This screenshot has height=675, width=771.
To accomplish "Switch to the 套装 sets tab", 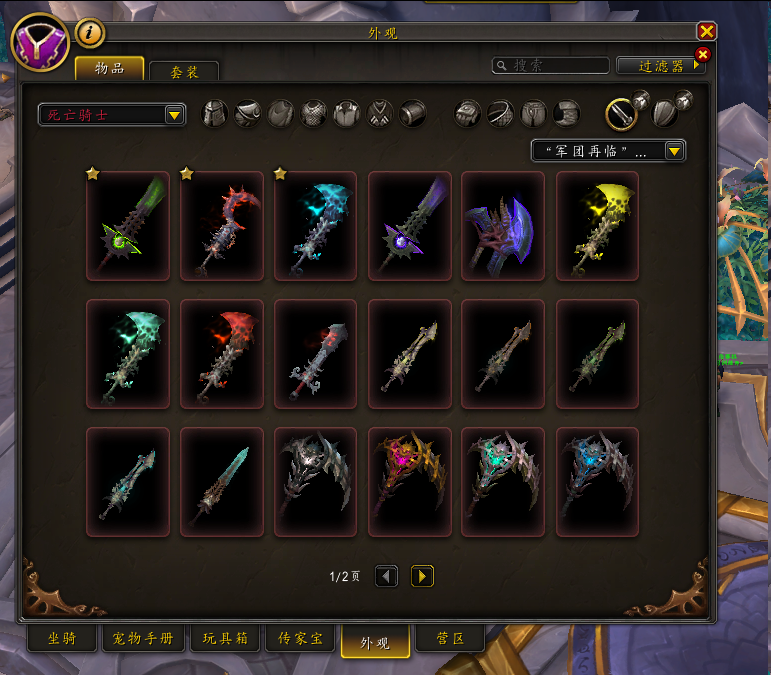I will (x=183, y=72).
